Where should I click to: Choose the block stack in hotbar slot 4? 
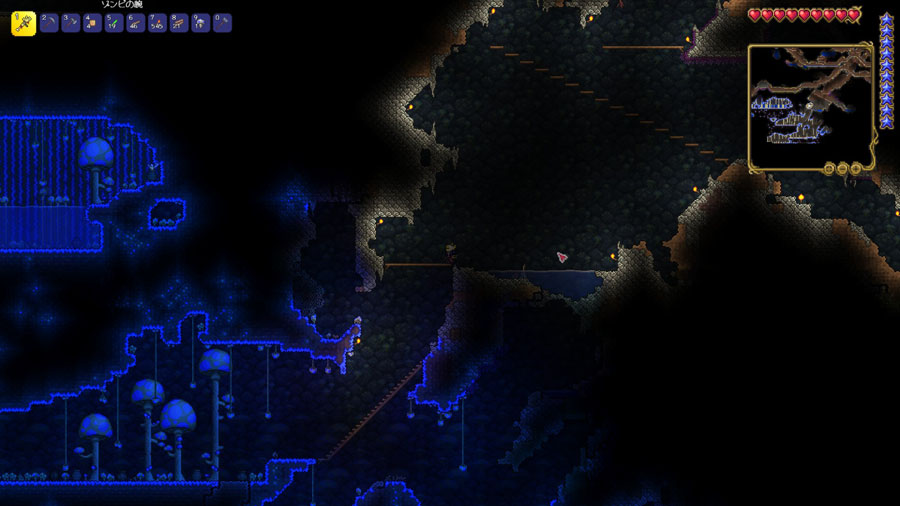click(x=92, y=23)
